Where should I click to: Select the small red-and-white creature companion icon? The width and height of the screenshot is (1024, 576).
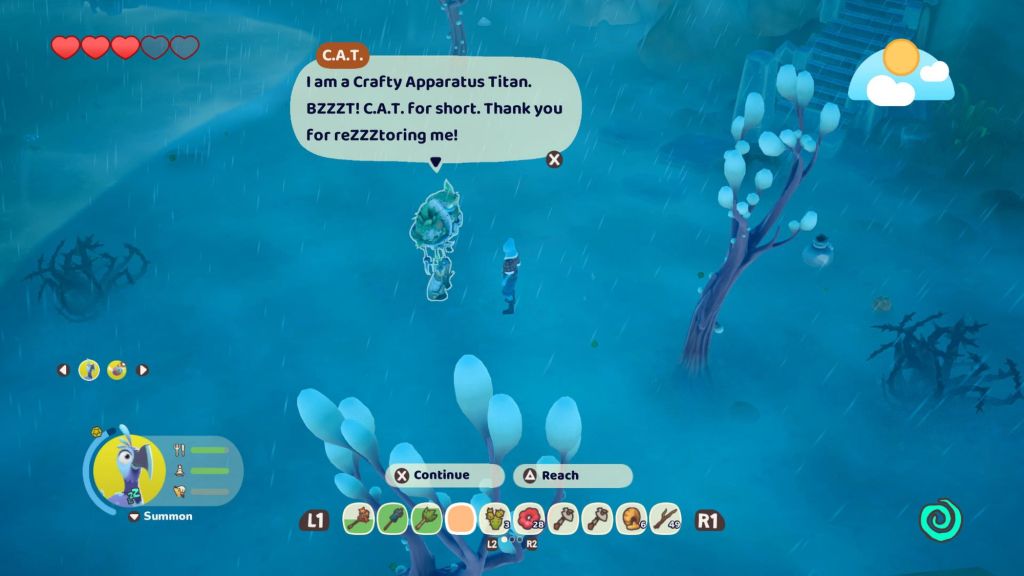point(116,370)
